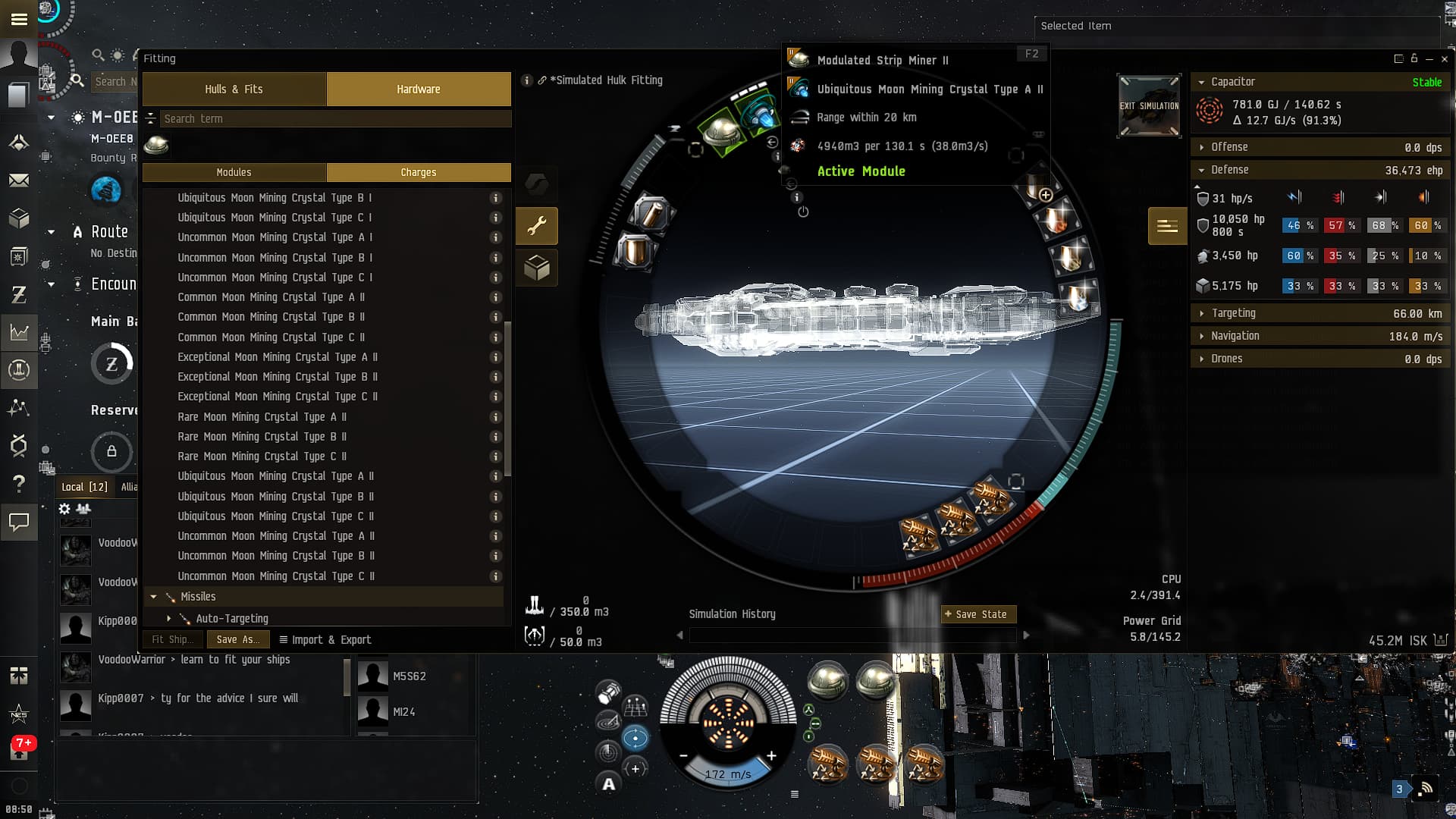
Task: Select the Modules sub-tab
Action: [x=234, y=173]
